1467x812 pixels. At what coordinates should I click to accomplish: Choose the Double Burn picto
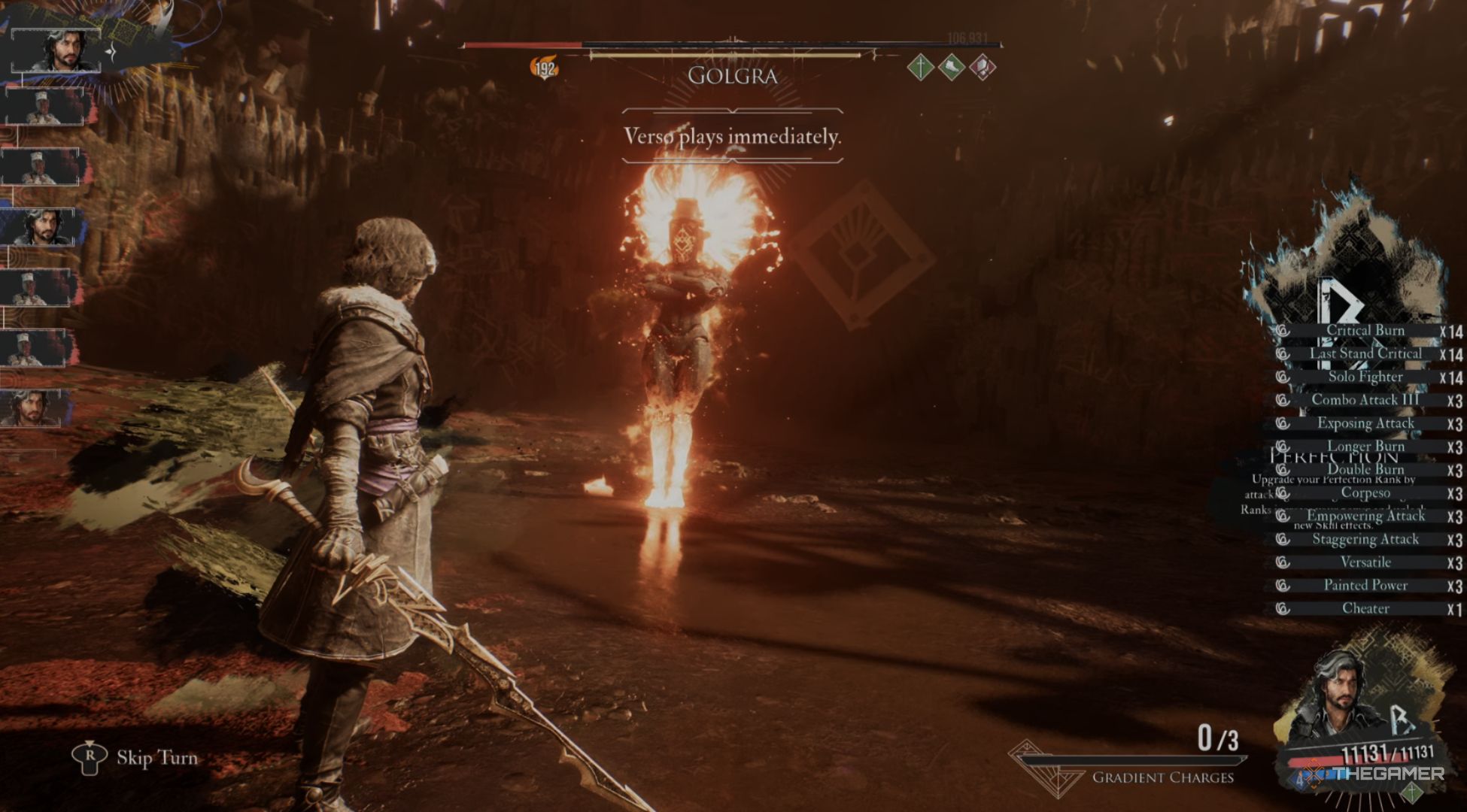[1365, 470]
